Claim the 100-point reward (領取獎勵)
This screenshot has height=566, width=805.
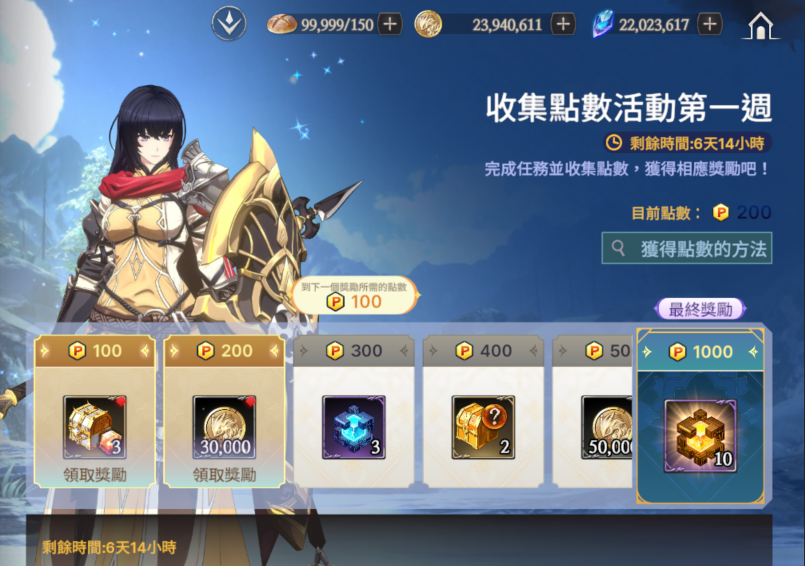[x=94, y=474]
